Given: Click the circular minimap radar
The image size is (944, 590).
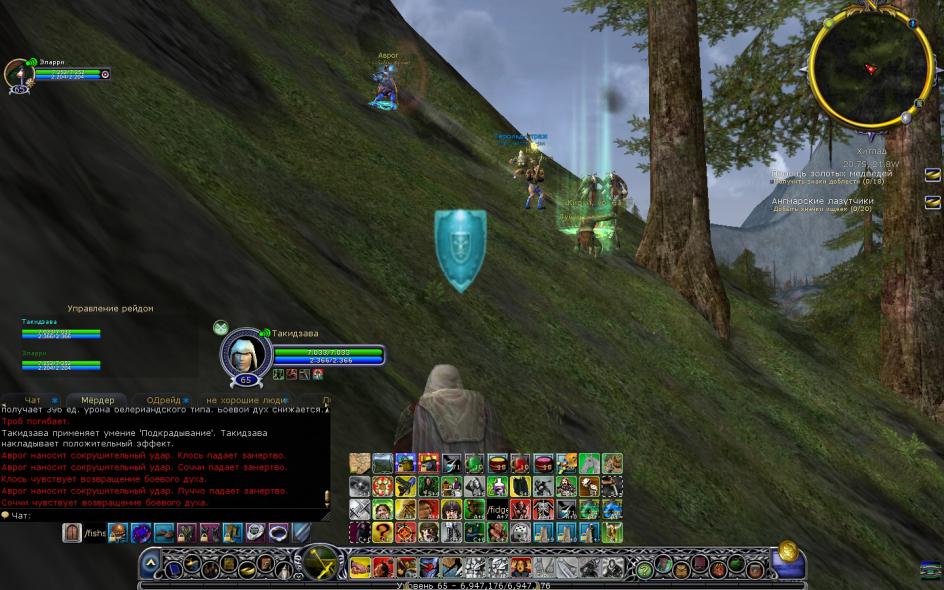Looking at the screenshot, I should point(866,68).
